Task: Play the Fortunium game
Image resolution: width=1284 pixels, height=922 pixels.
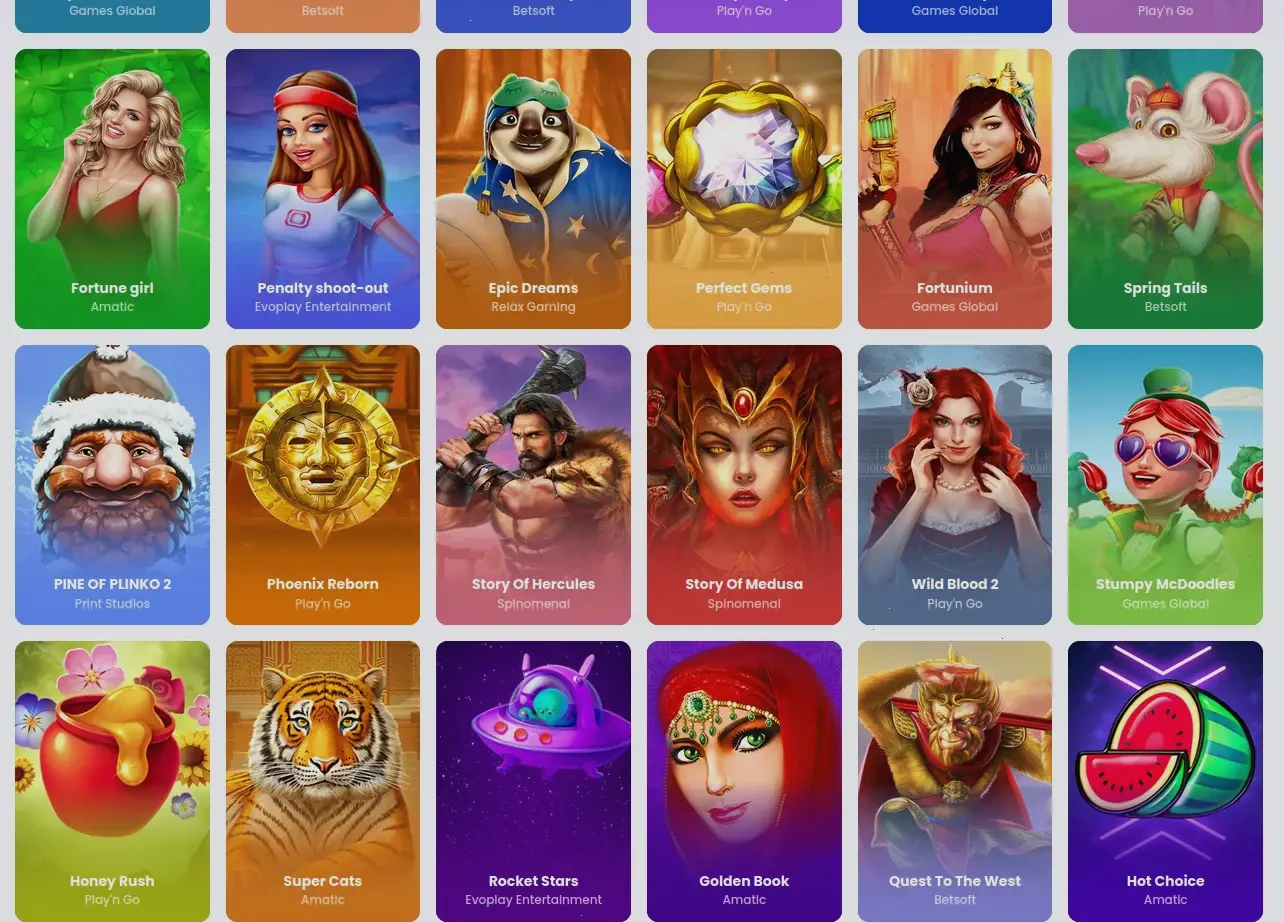Action: [954, 189]
